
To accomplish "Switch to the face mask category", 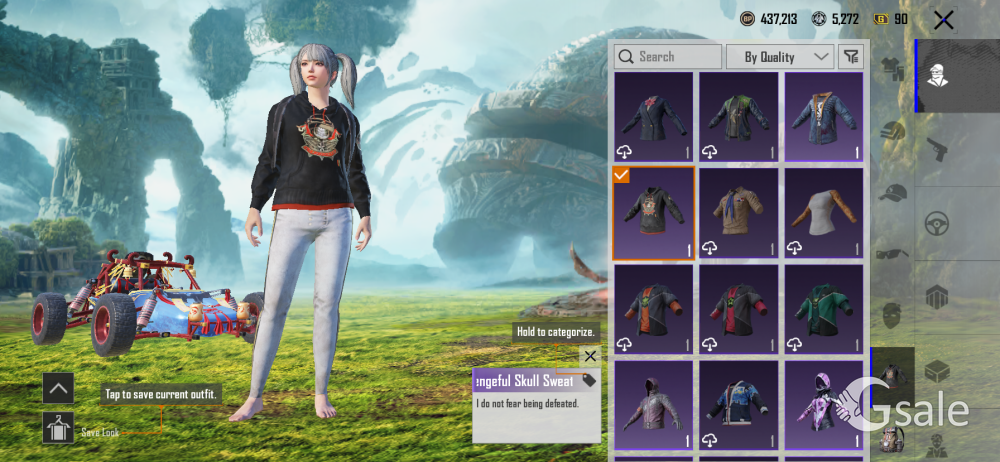I will 892,316.
